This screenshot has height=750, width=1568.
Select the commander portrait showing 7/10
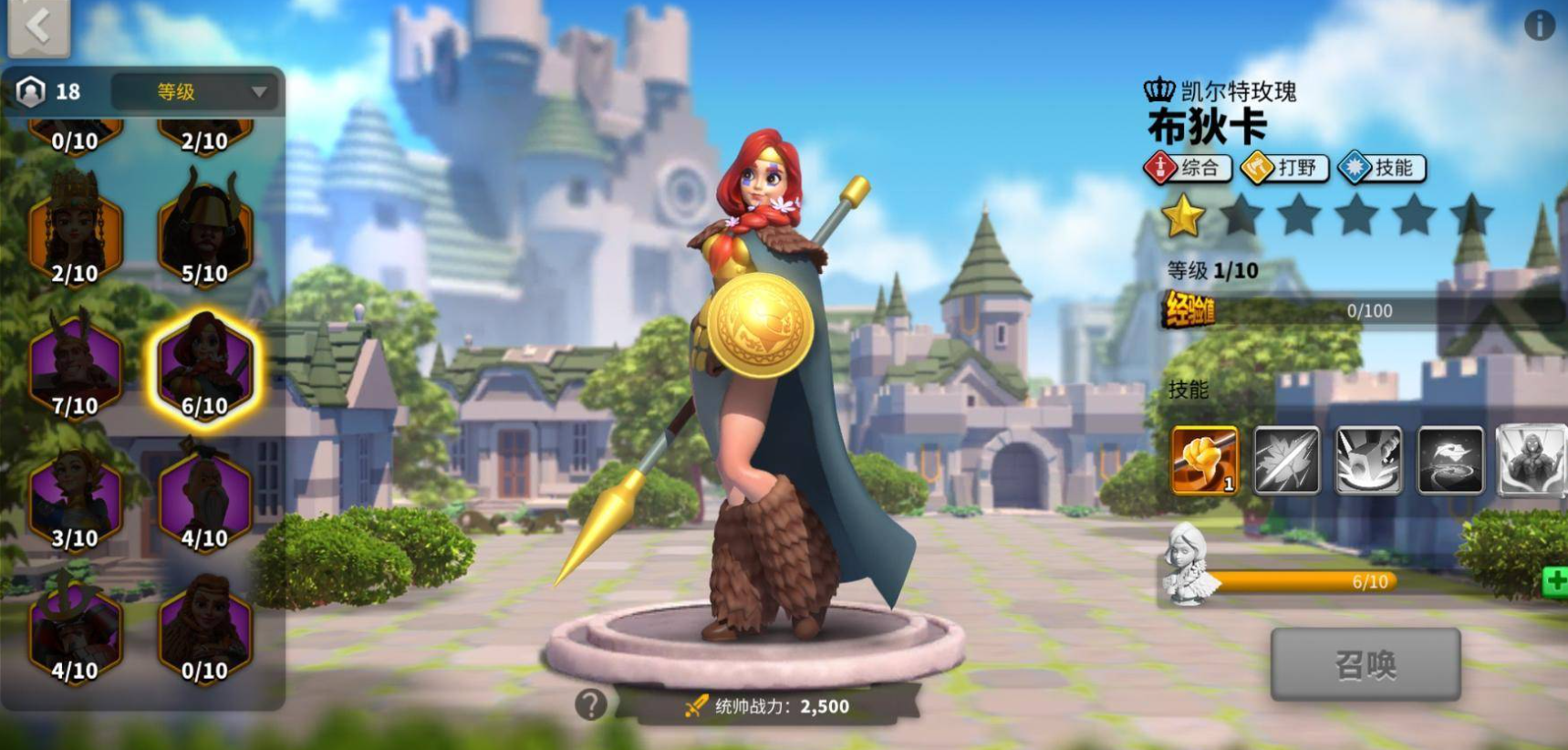[x=75, y=365]
